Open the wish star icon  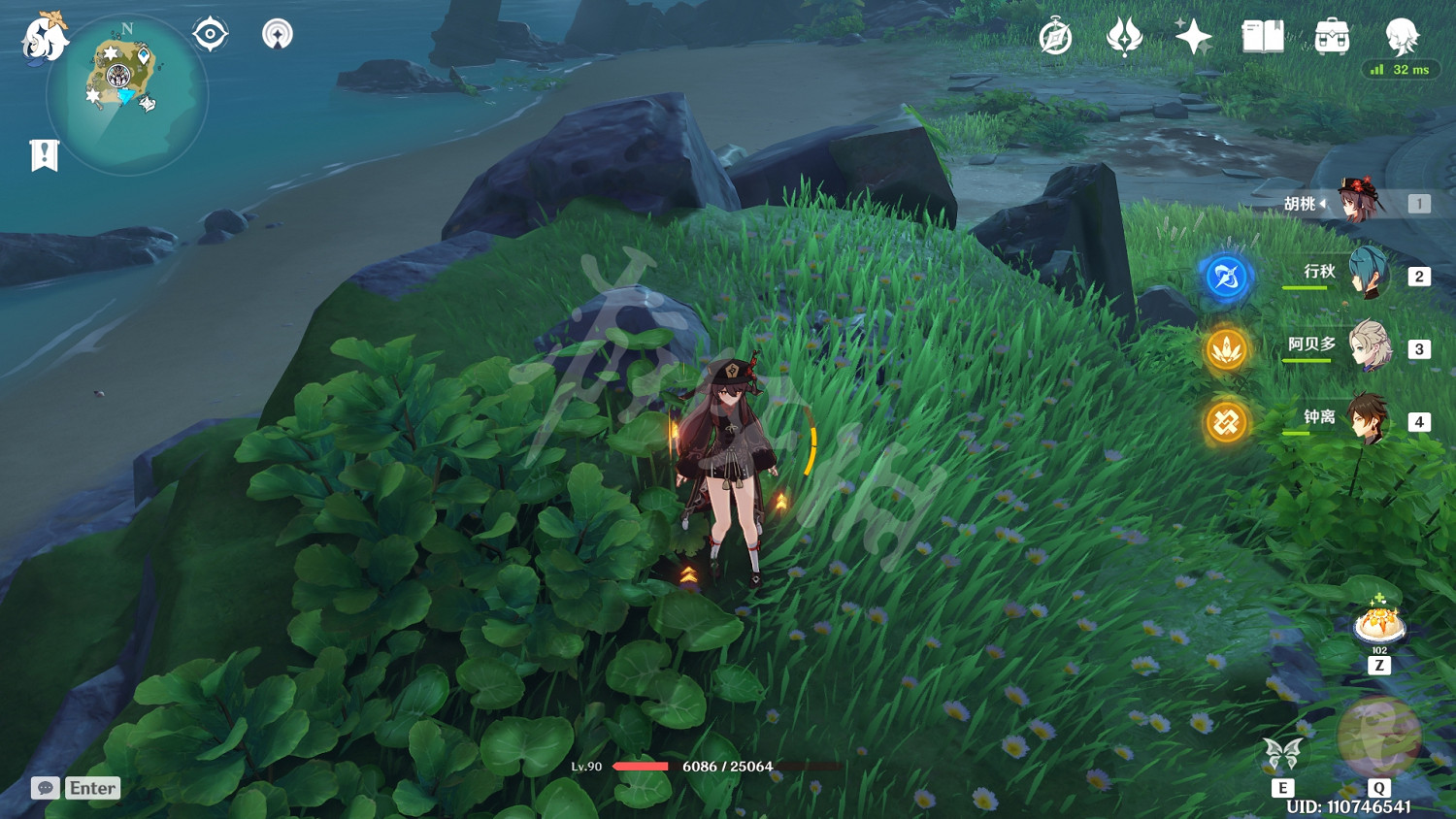(1193, 38)
